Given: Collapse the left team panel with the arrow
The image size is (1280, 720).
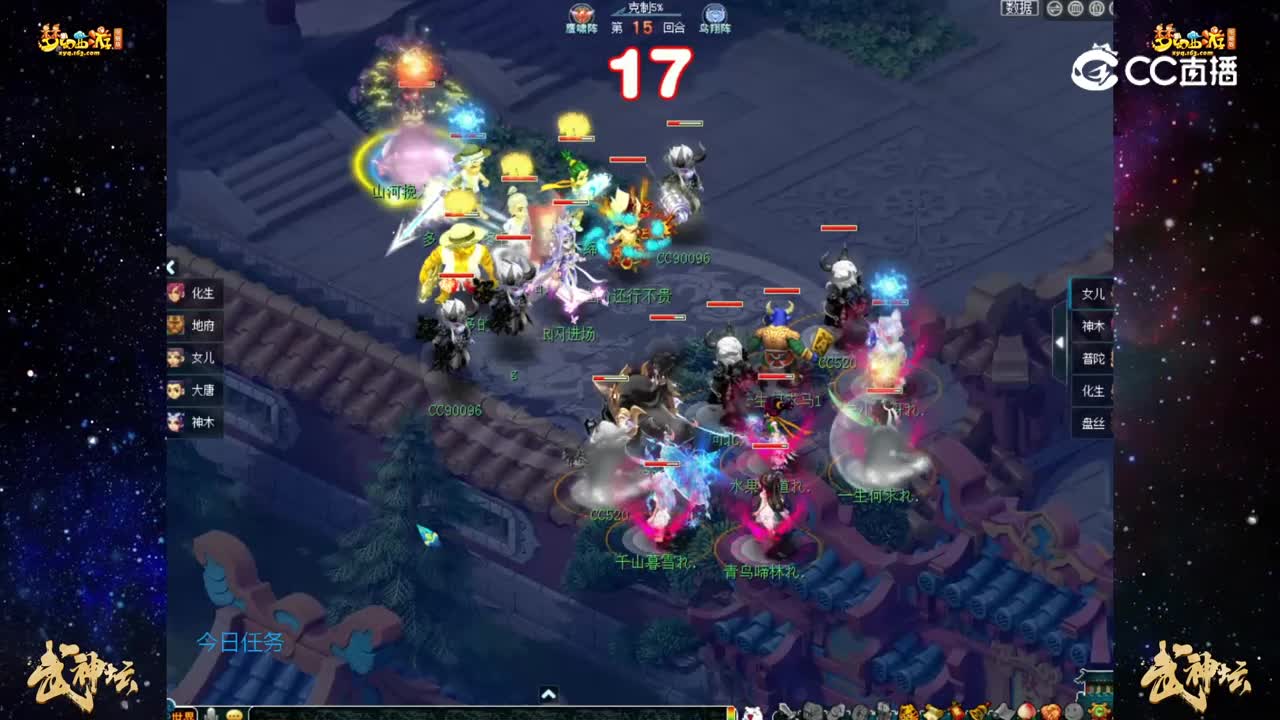Looking at the screenshot, I should pyautogui.click(x=170, y=267).
